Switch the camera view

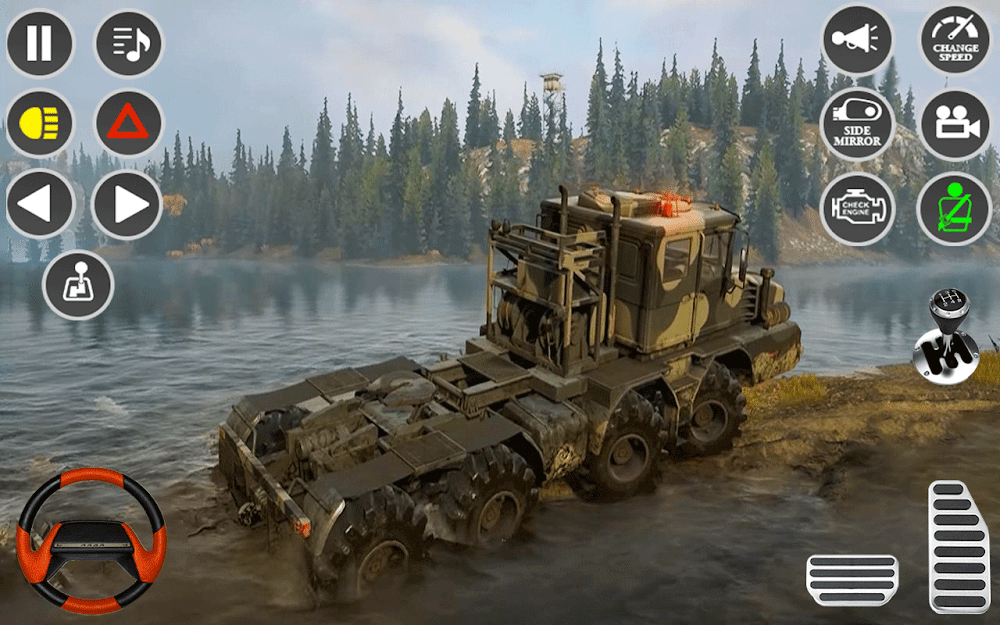[x=955, y=125]
